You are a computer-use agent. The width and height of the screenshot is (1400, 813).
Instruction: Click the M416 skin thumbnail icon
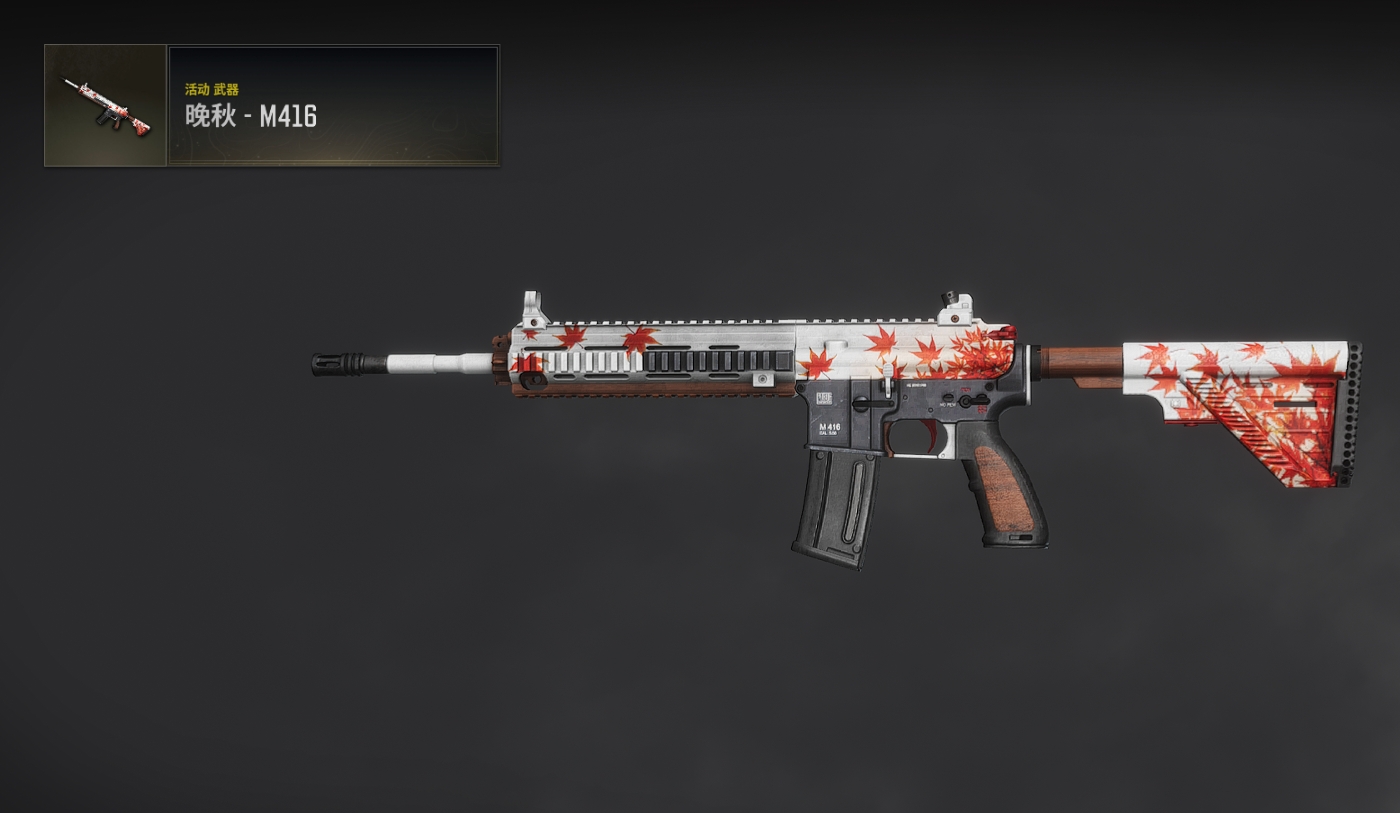[x=105, y=105]
